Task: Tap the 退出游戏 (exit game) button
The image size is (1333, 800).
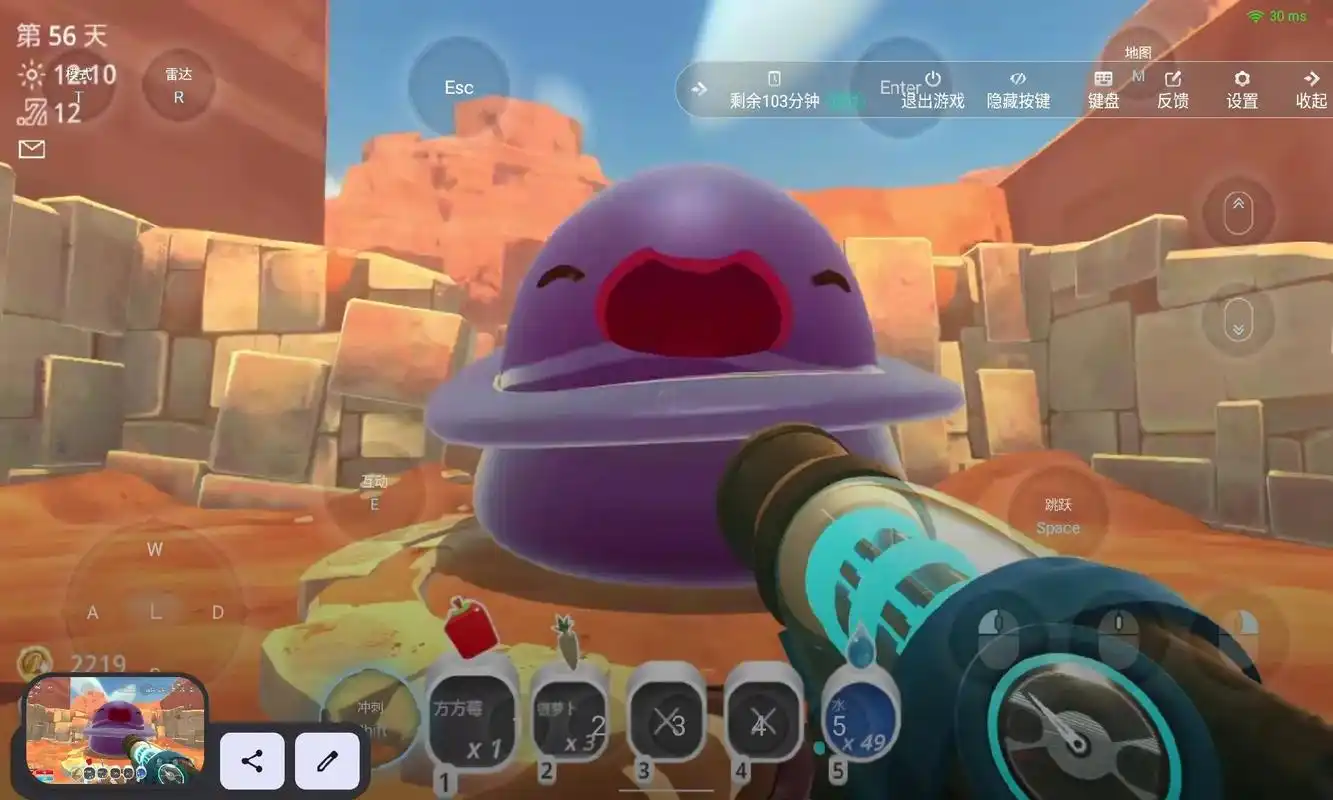Action: [932, 90]
